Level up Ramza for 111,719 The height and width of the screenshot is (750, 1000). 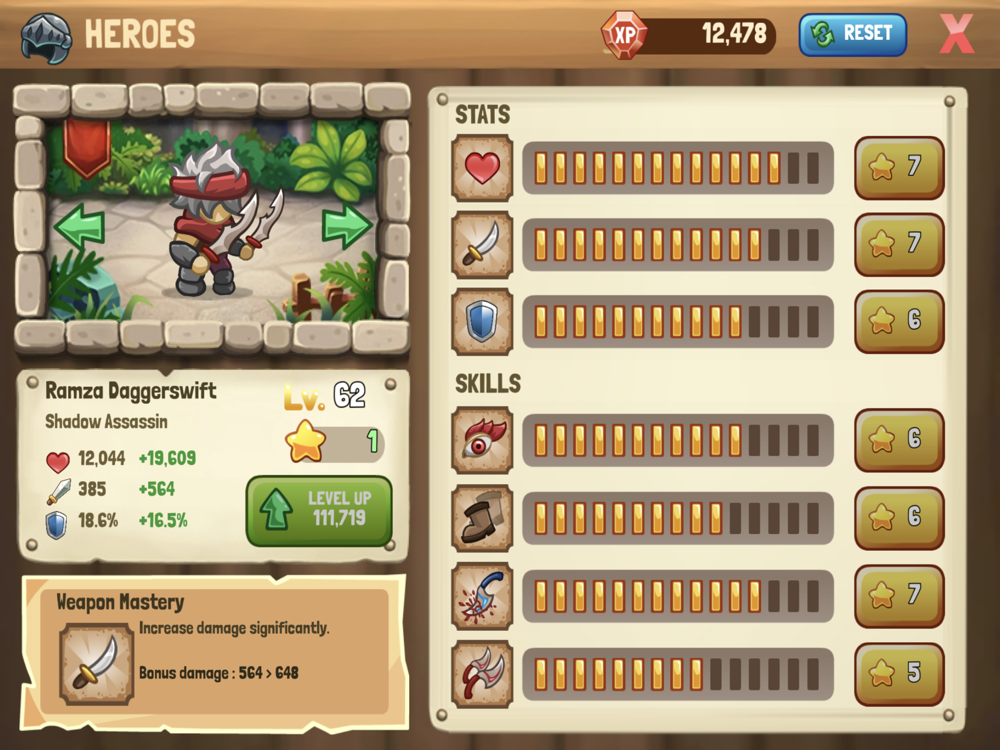(319, 510)
